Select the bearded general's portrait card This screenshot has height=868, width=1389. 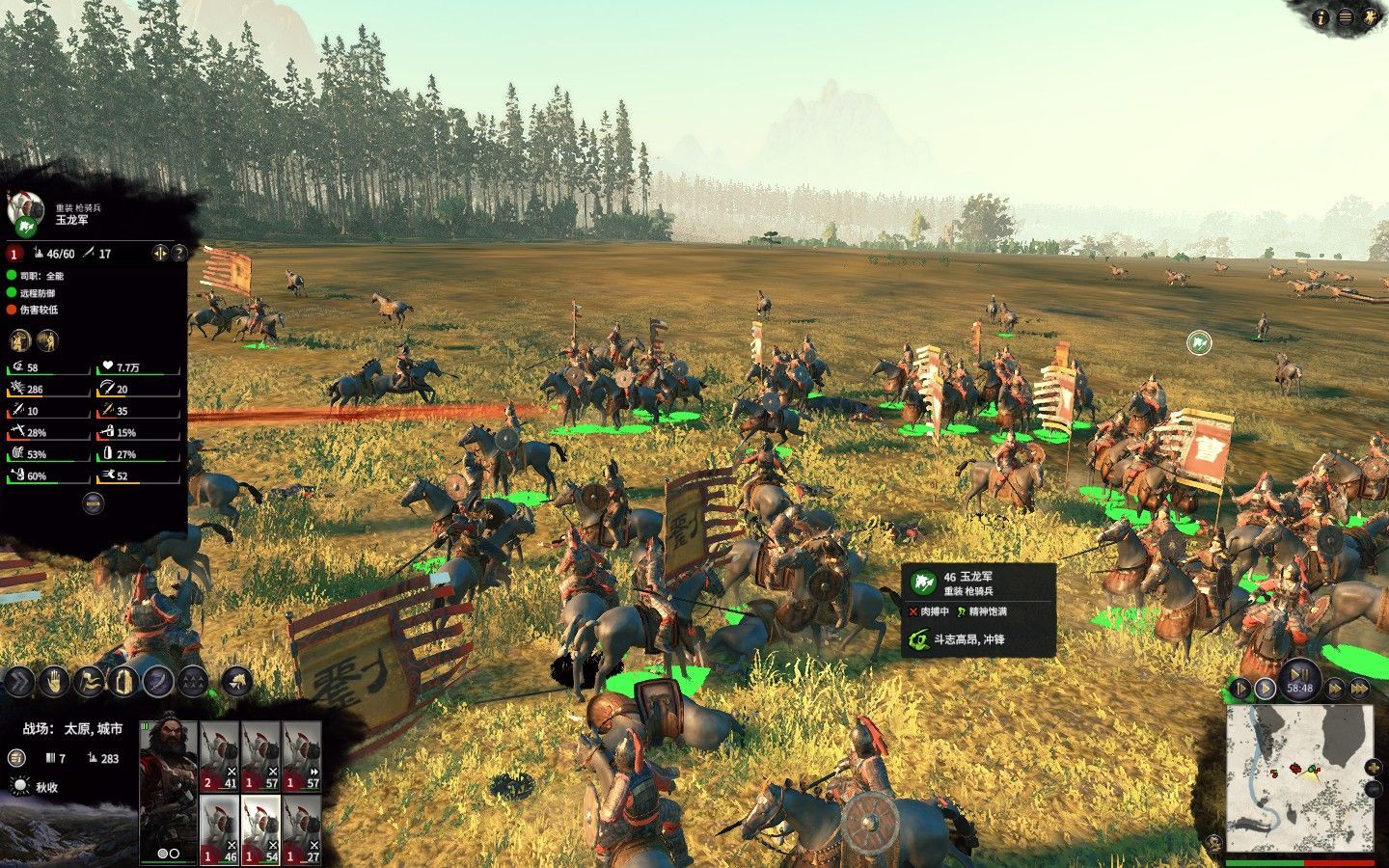[x=168, y=791]
